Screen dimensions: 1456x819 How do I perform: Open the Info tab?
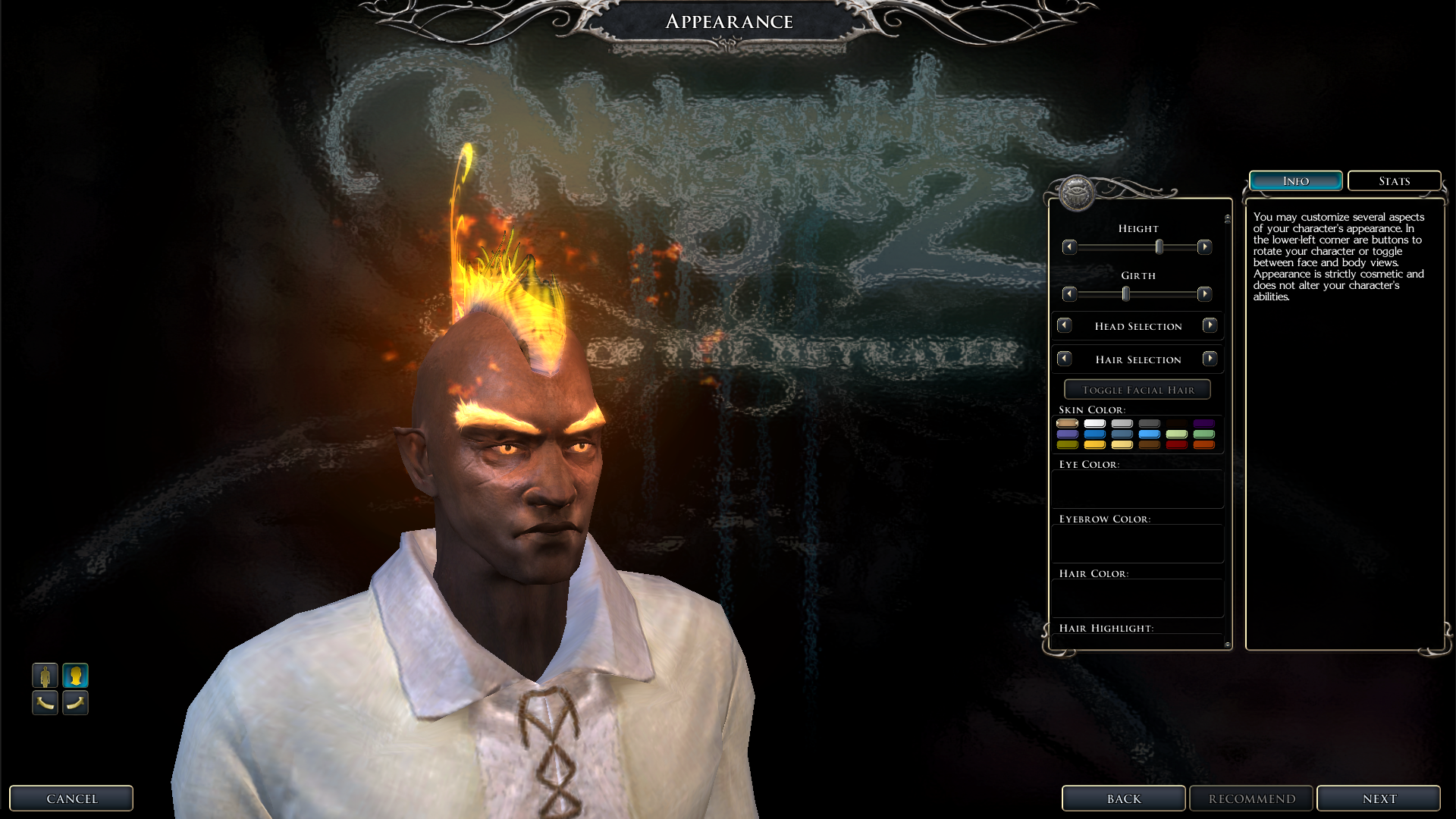tap(1295, 181)
